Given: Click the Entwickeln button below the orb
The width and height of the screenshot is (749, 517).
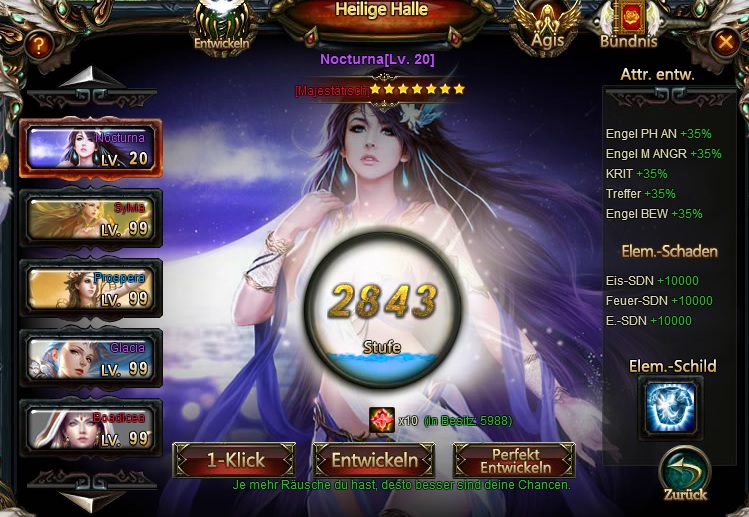Looking at the screenshot, I should (x=374, y=461).
